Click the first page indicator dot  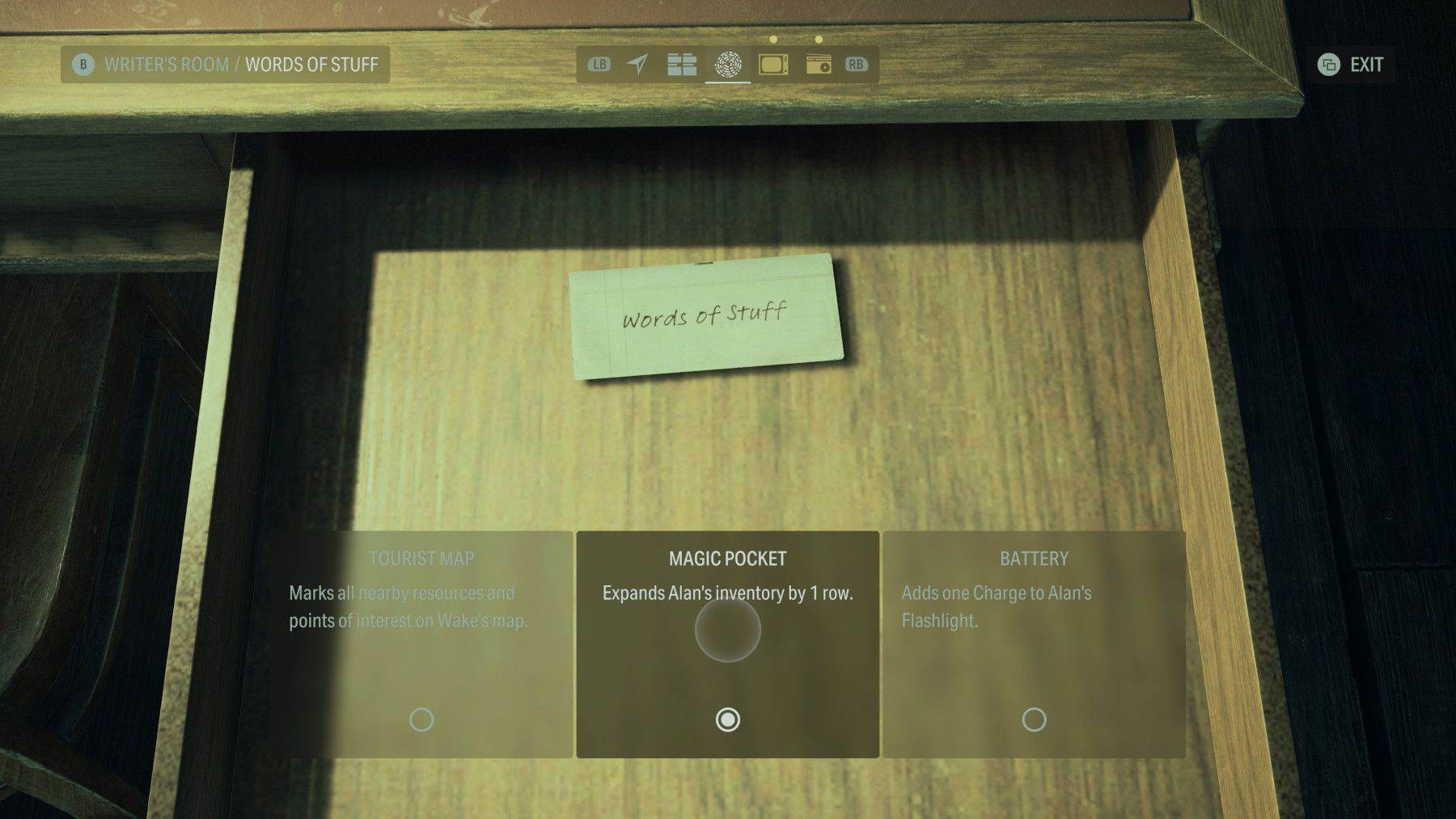[x=774, y=37]
